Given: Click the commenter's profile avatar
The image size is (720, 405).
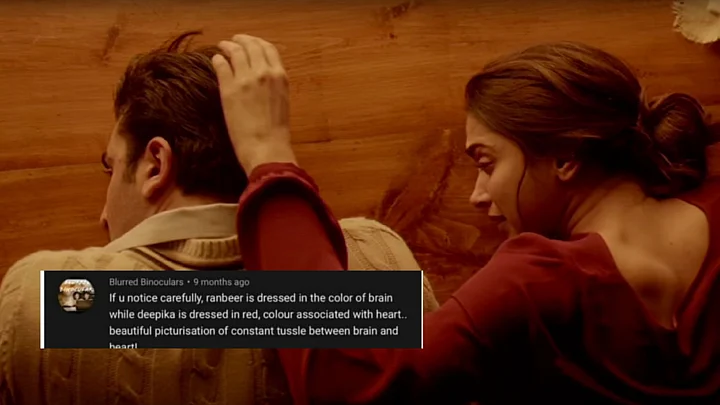Looking at the screenshot, I should click(76, 295).
